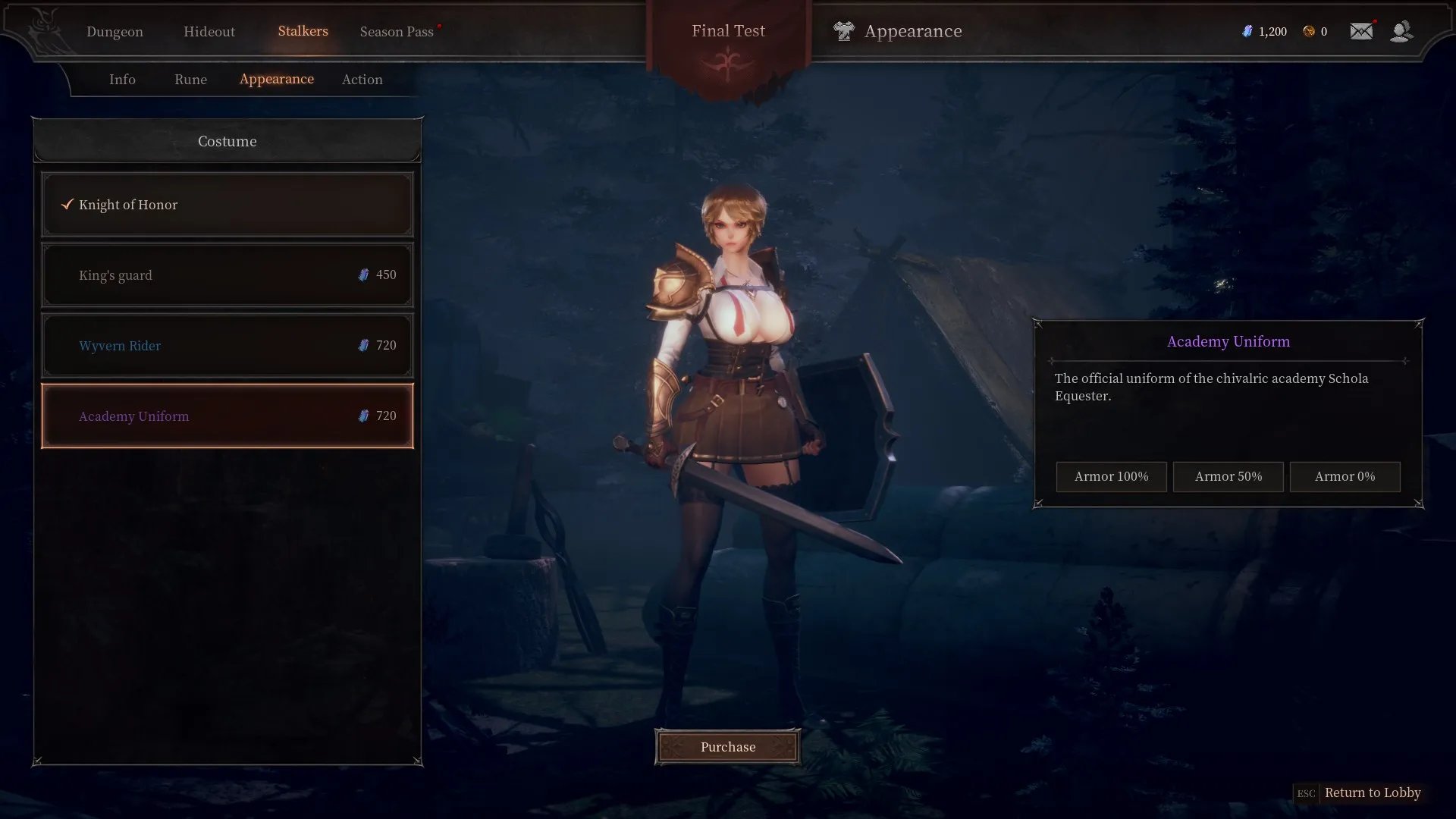Select the Appearance sub-tab
Viewport: 1456px width, 819px height.
(276, 79)
